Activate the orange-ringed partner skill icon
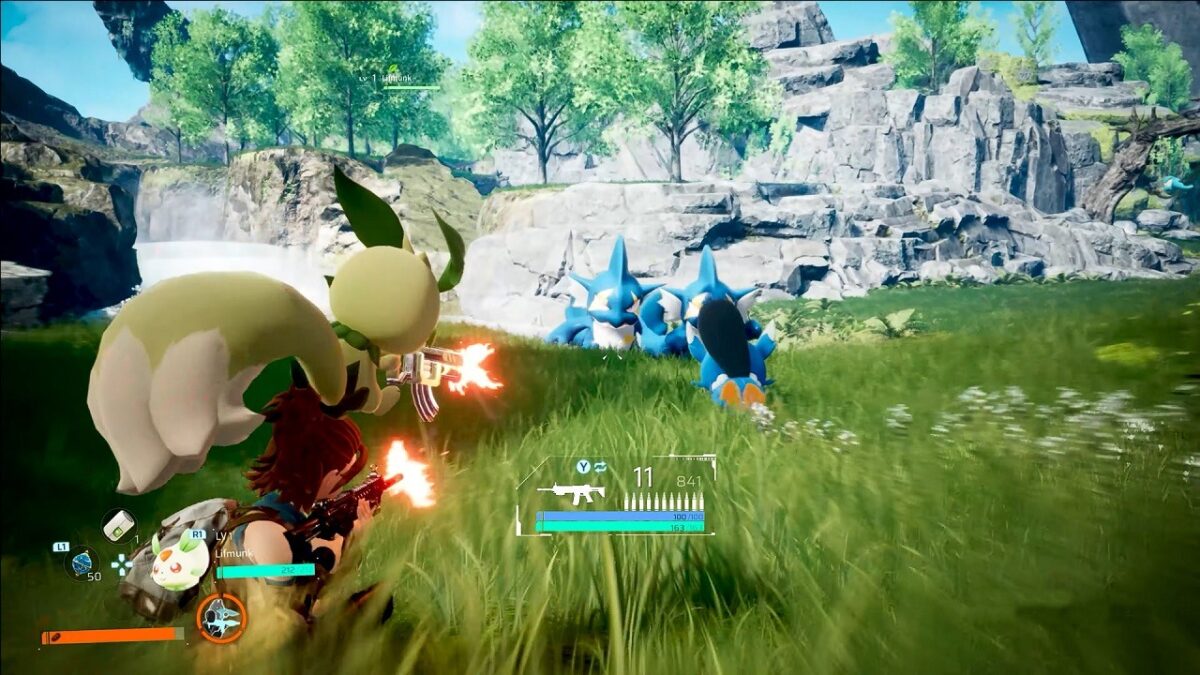Viewport: 1200px width, 675px height. 220,618
